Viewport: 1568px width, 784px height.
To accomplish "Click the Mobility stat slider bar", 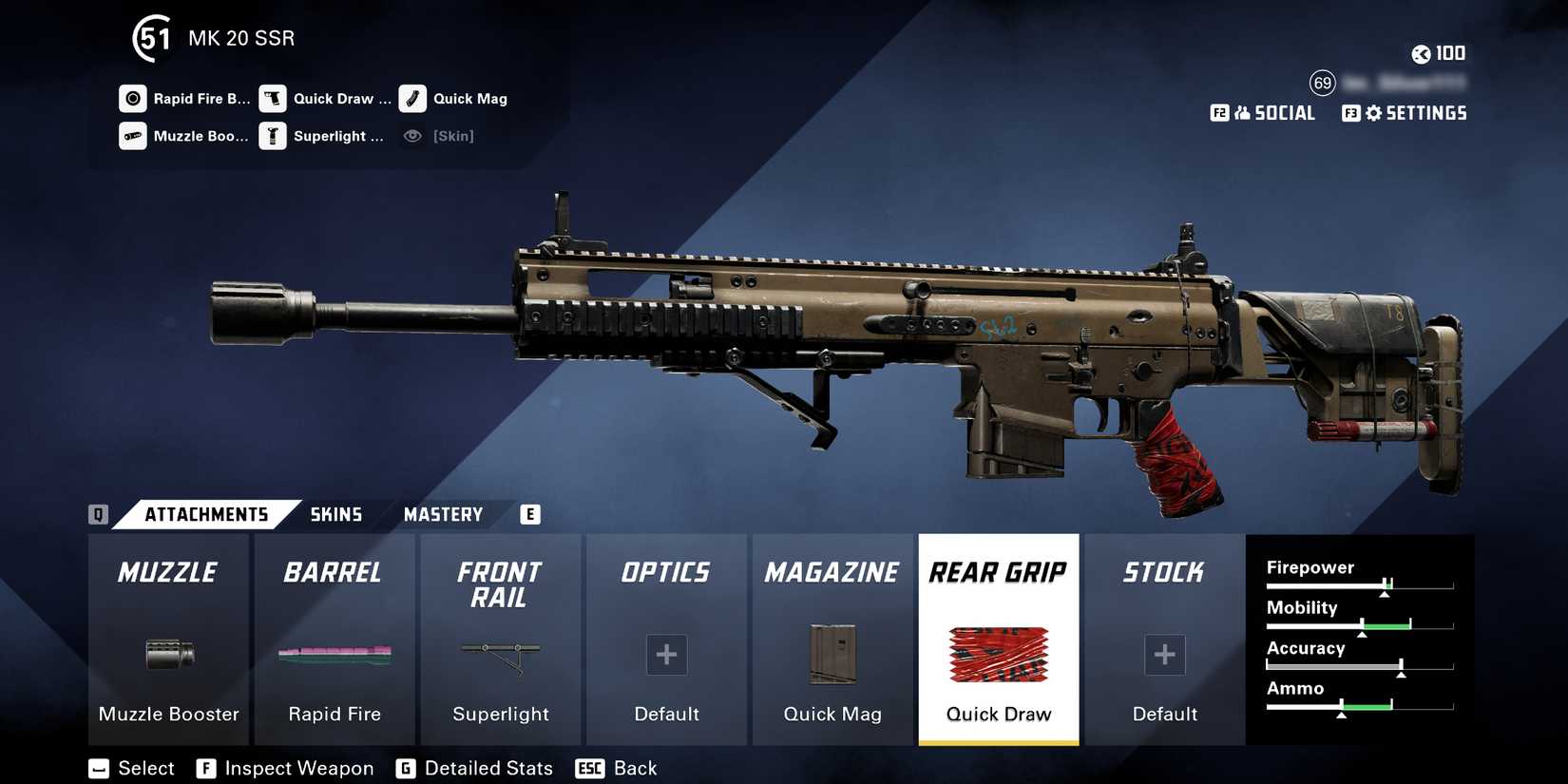I will [x=1359, y=625].
